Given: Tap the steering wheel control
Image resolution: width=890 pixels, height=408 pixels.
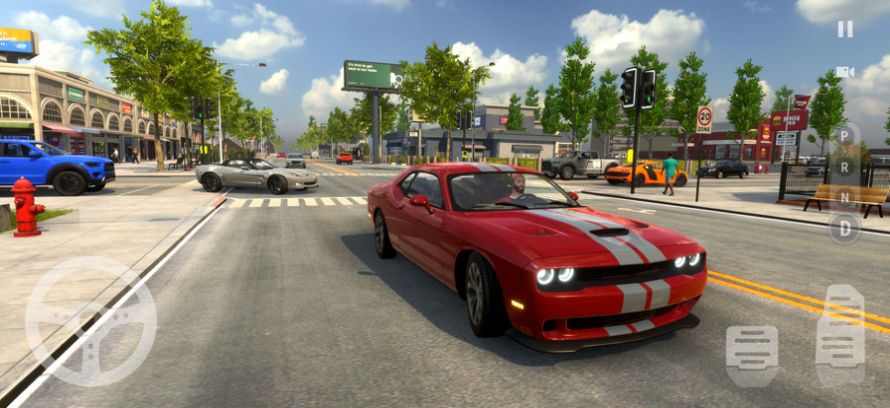Looking at the screenshot, I should [90, 322].
